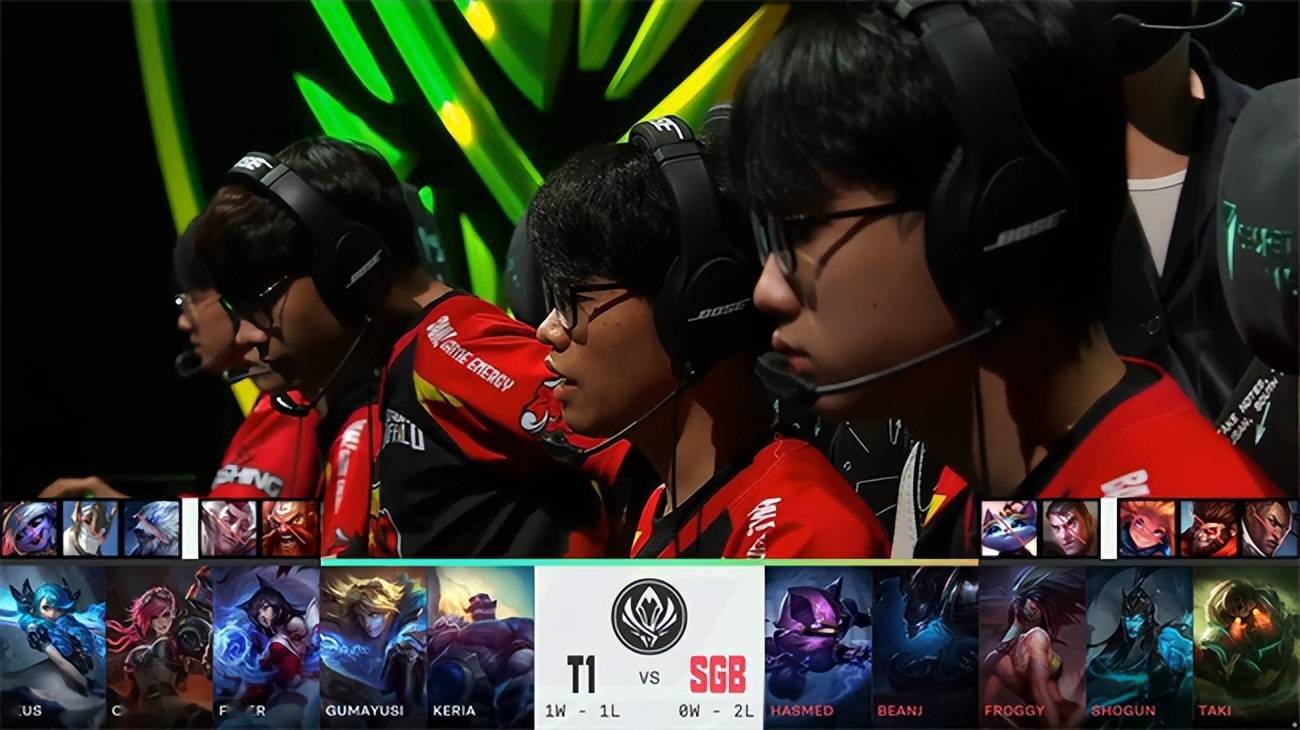Click the T1 team name
The width and height of the screenshot is (1300, 730).
coord(581,675)
